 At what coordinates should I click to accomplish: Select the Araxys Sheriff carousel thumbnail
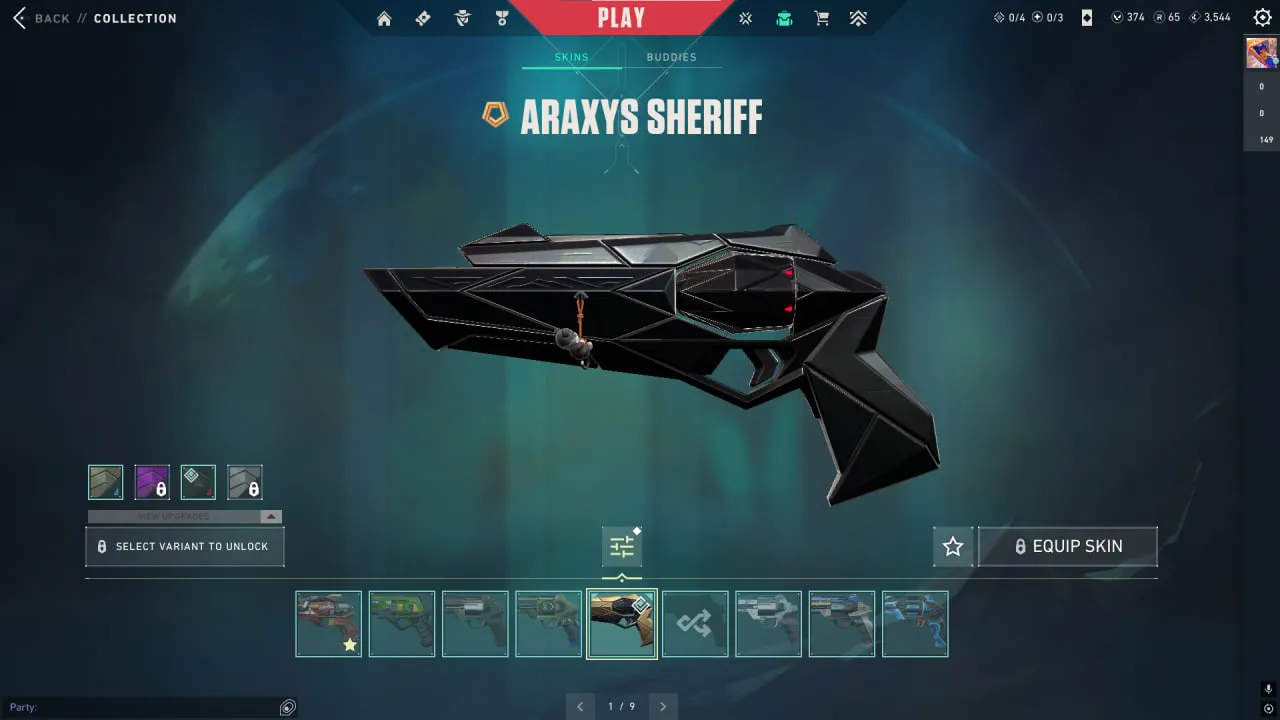(621, 623)
